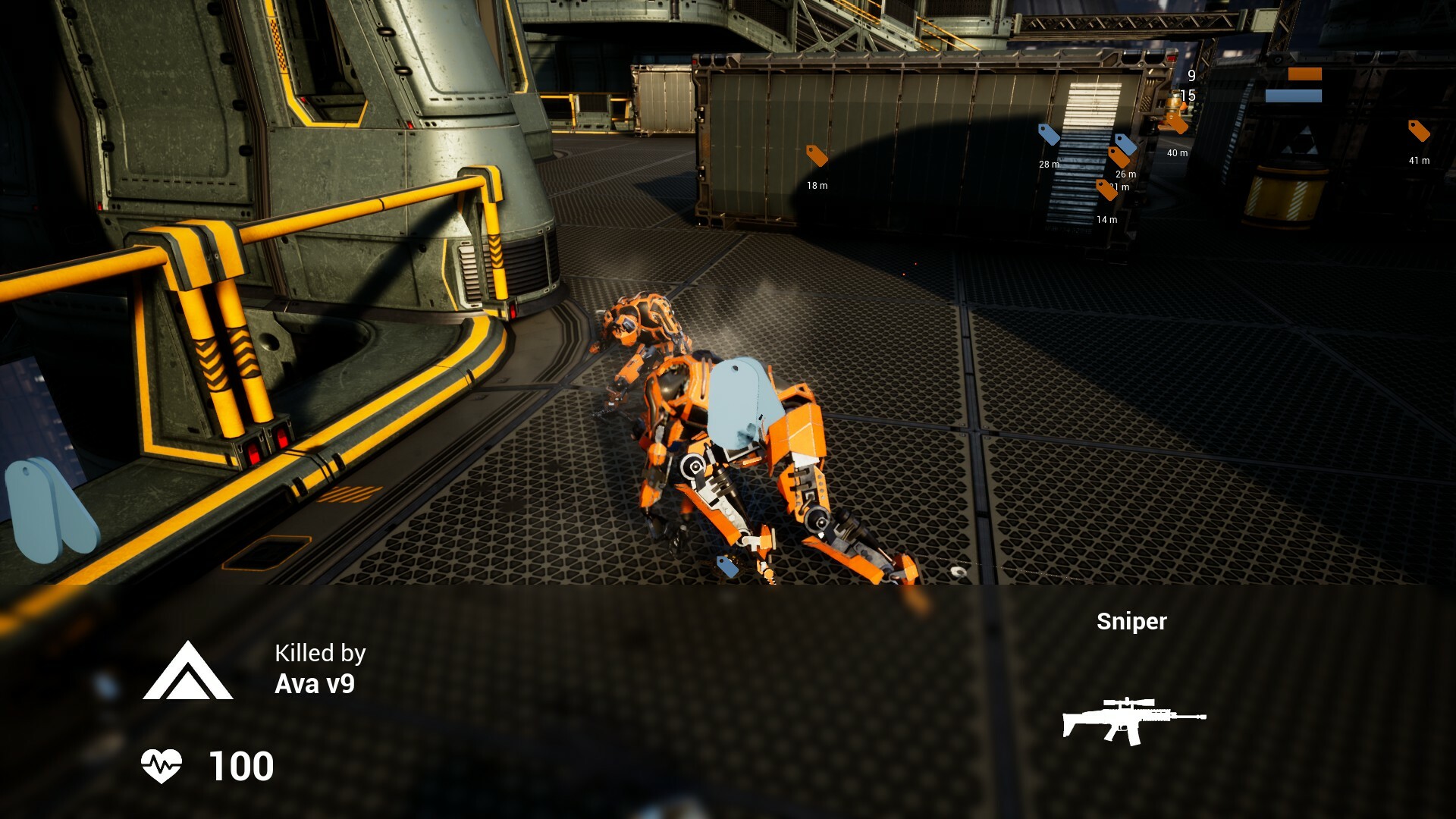This screenshot has width=1456, height=819.
Task: Select the orange tag marker at 18 m
Action: (x=817, y=154)
